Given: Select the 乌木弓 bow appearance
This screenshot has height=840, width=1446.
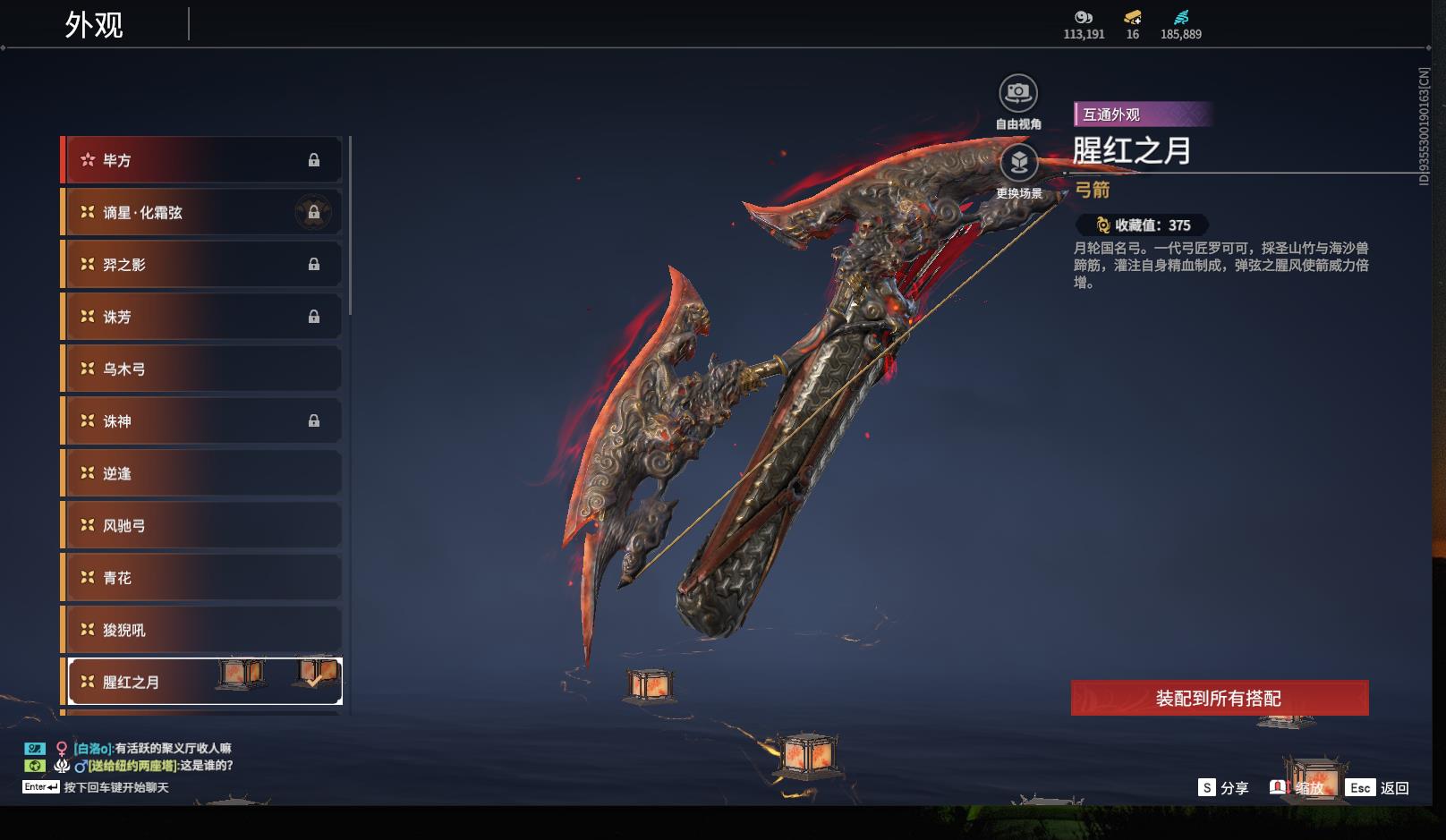Looking at the screenshot, I should click(x=201, y=369).
